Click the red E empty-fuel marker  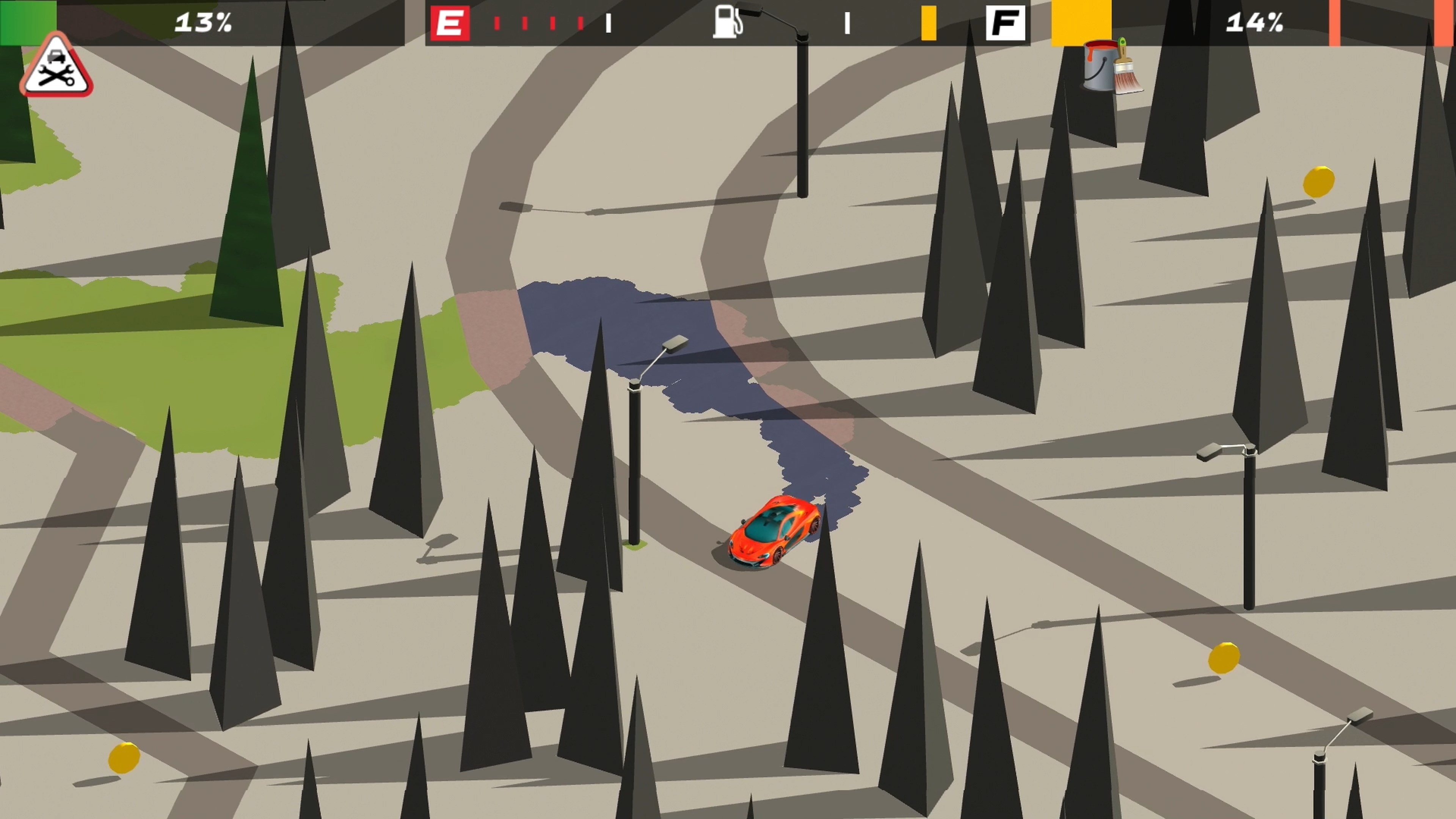(450, 23)
